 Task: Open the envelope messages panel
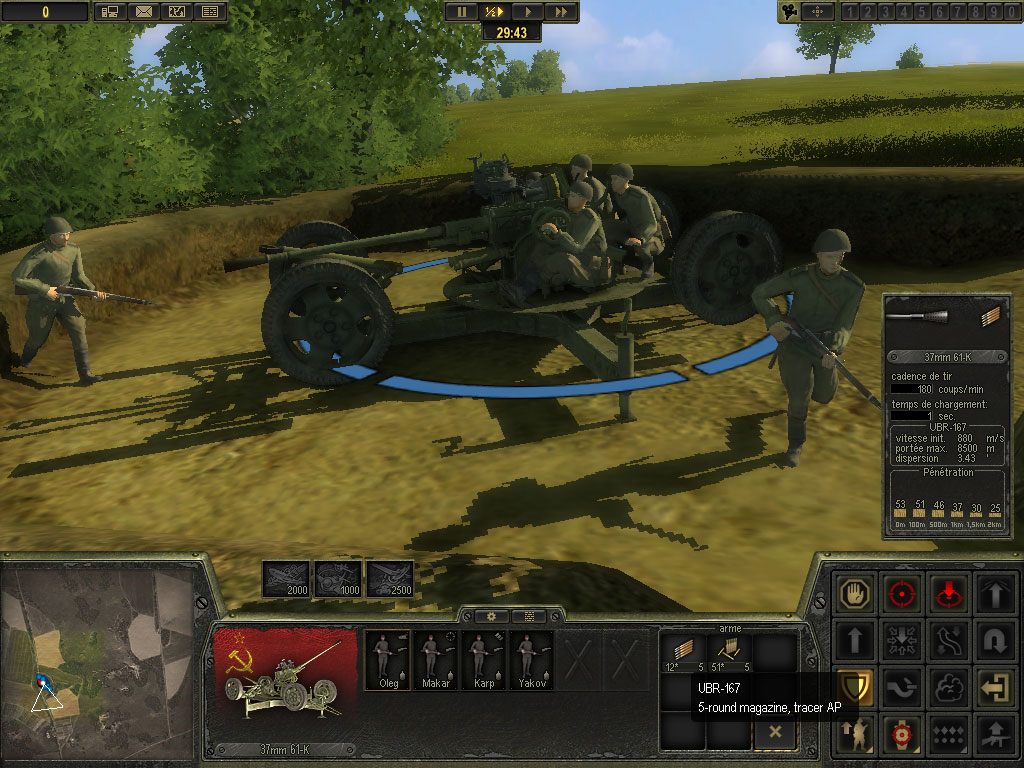pyautogui.click(x=143, y=12)
